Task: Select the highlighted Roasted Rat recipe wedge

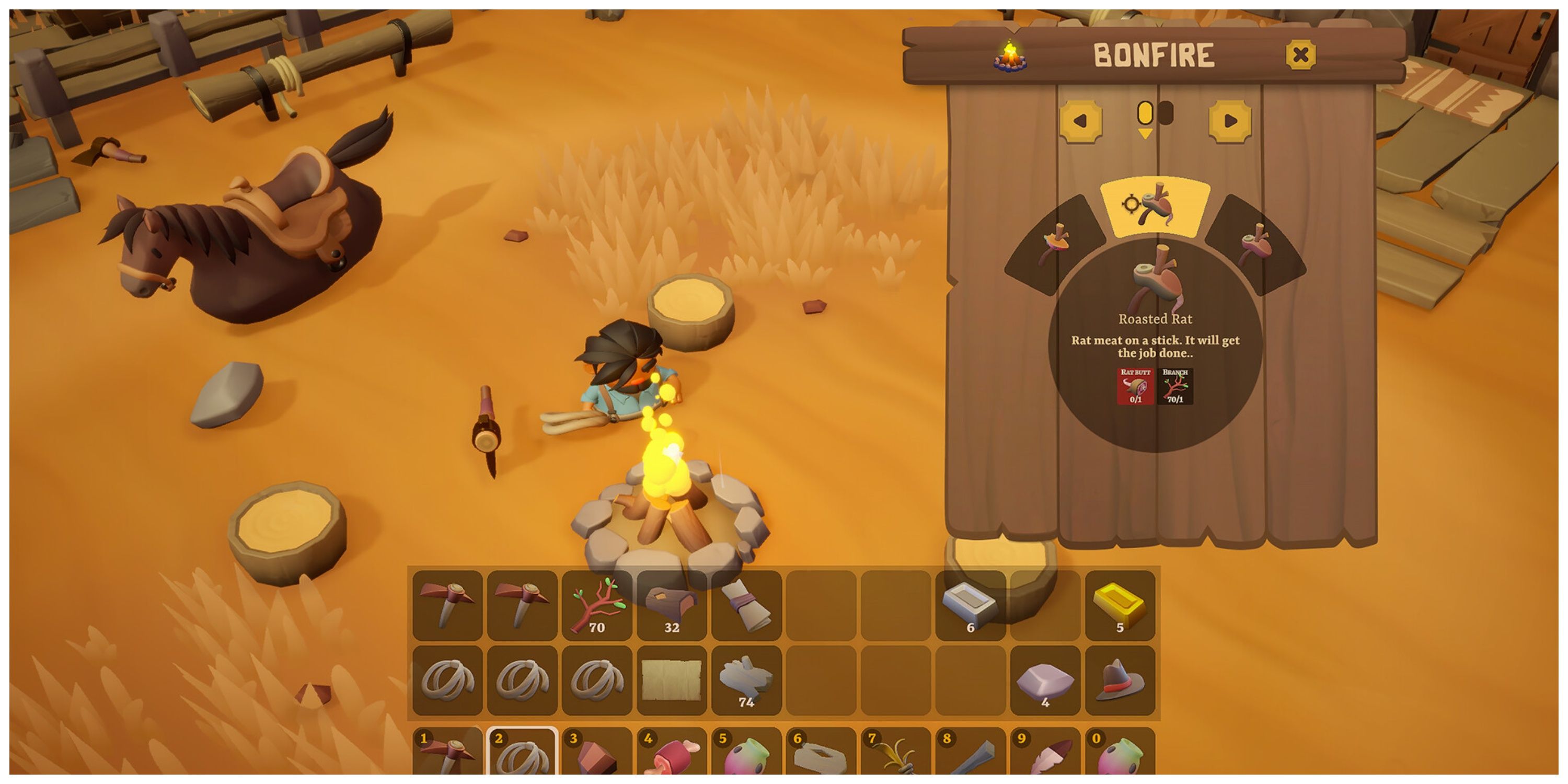Action: click(x=1154, y=206)
